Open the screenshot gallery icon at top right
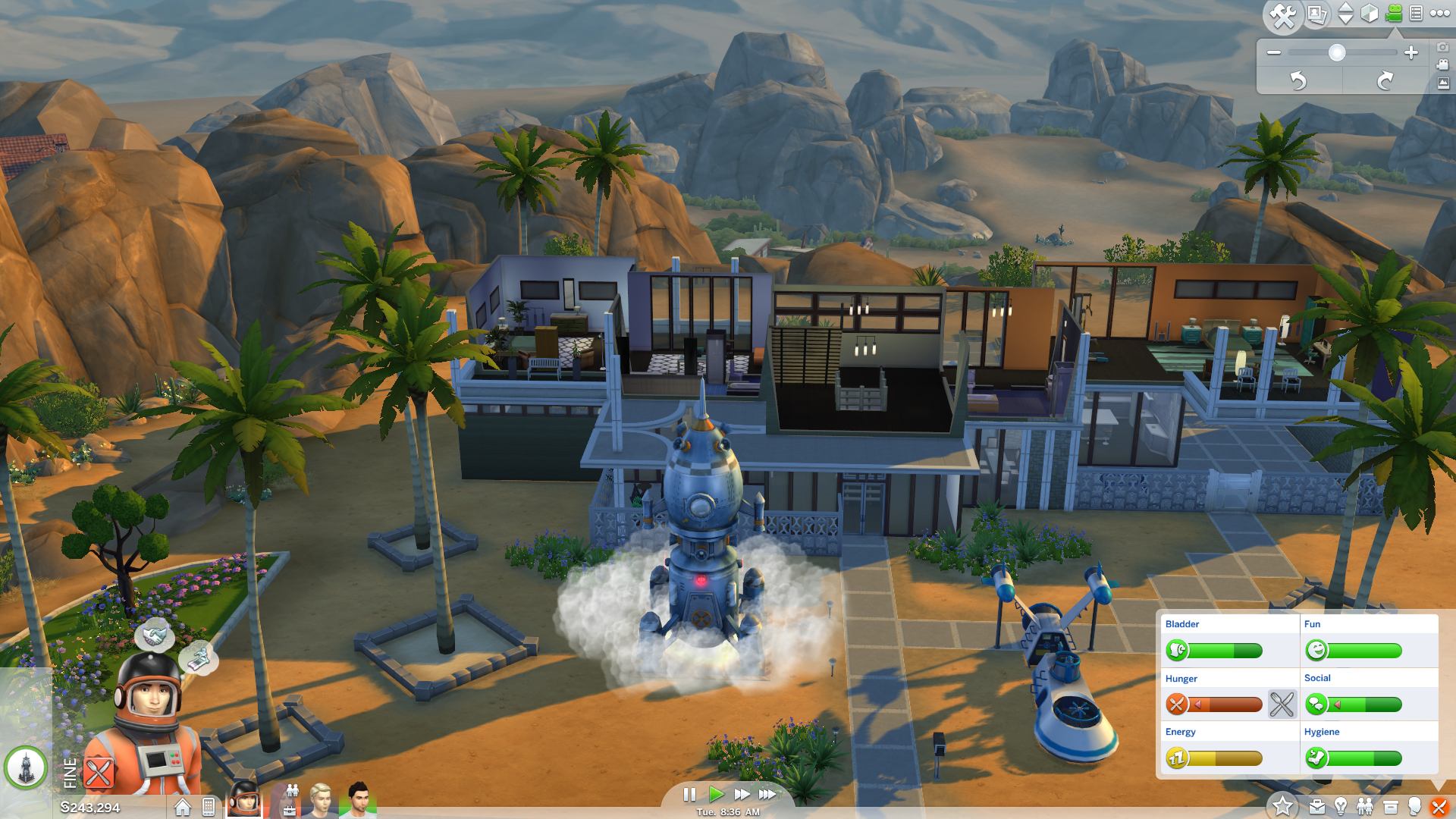This screenshot has height=819, width=1456. pyautogui.click(x=1316, y=15)
